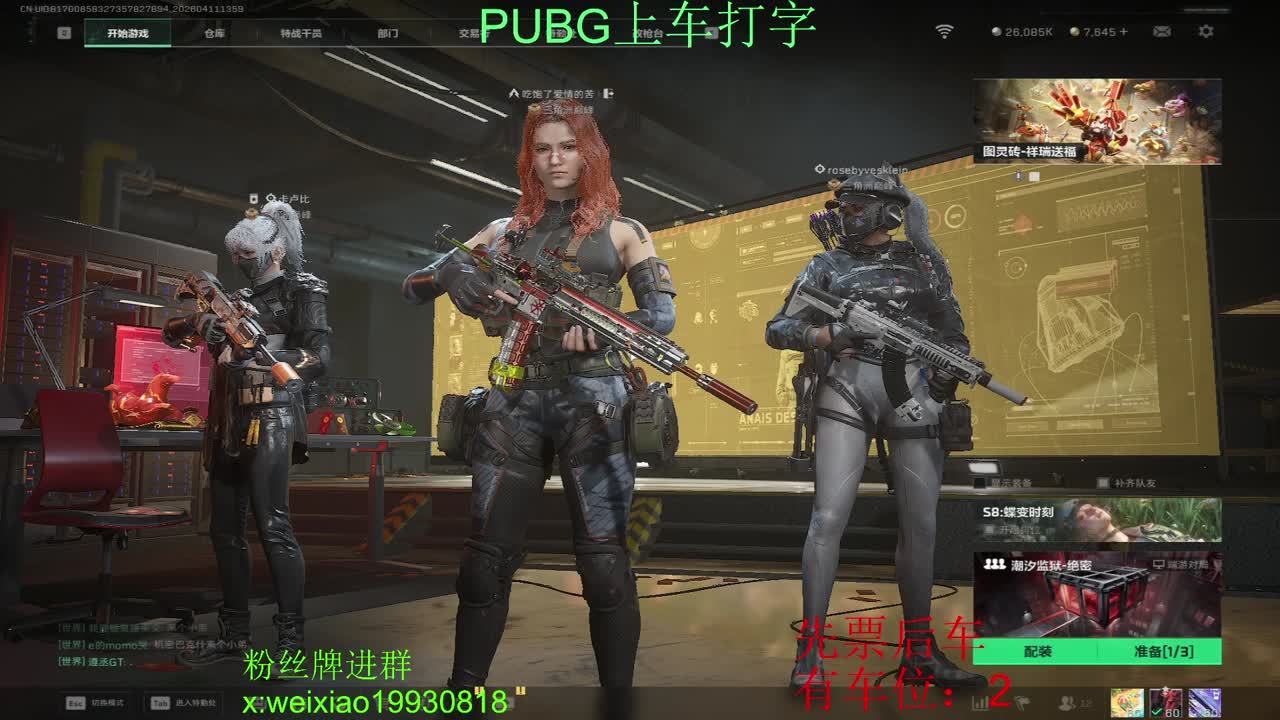Open the S8:蝶变时刻 season banner

coord(1097,520)
